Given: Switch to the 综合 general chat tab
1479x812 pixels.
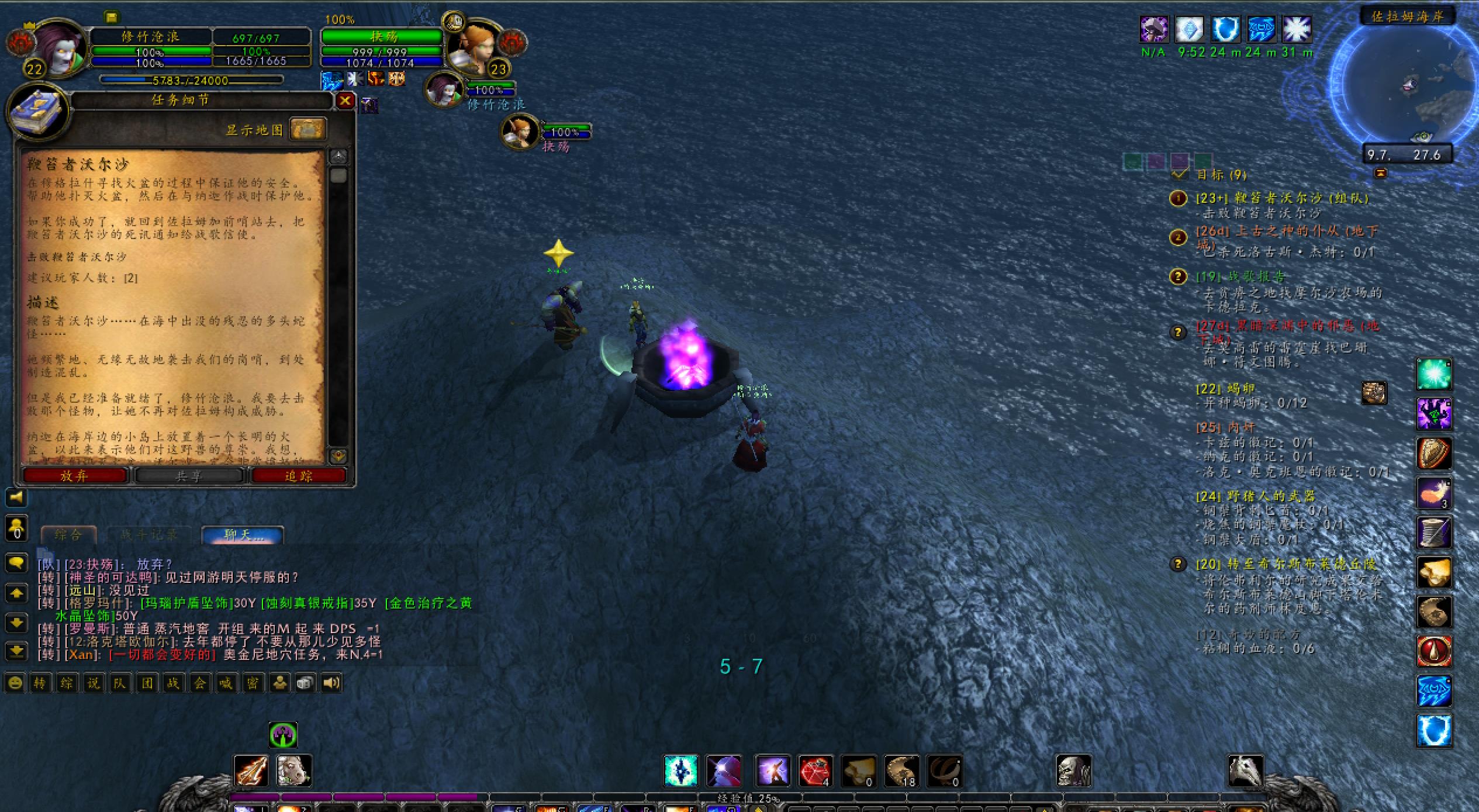Looking at the screenshot, I should click(68, 534).
